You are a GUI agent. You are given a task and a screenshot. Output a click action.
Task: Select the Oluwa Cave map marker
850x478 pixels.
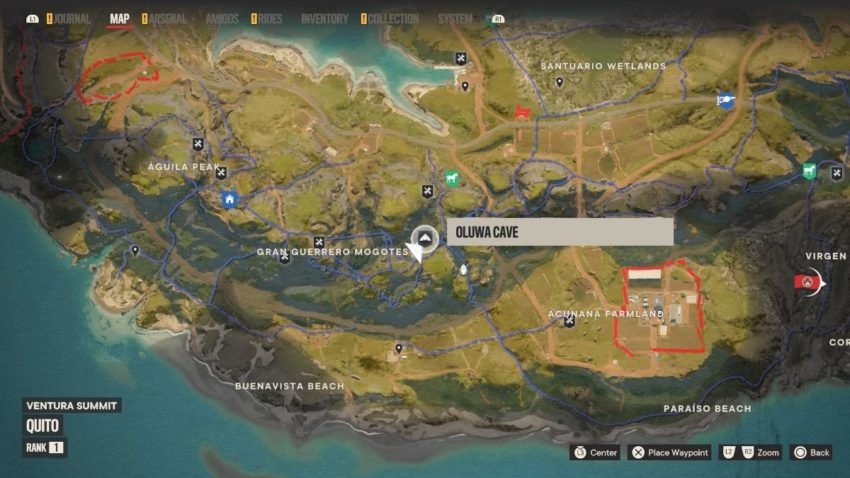click(x=424, y=240)
